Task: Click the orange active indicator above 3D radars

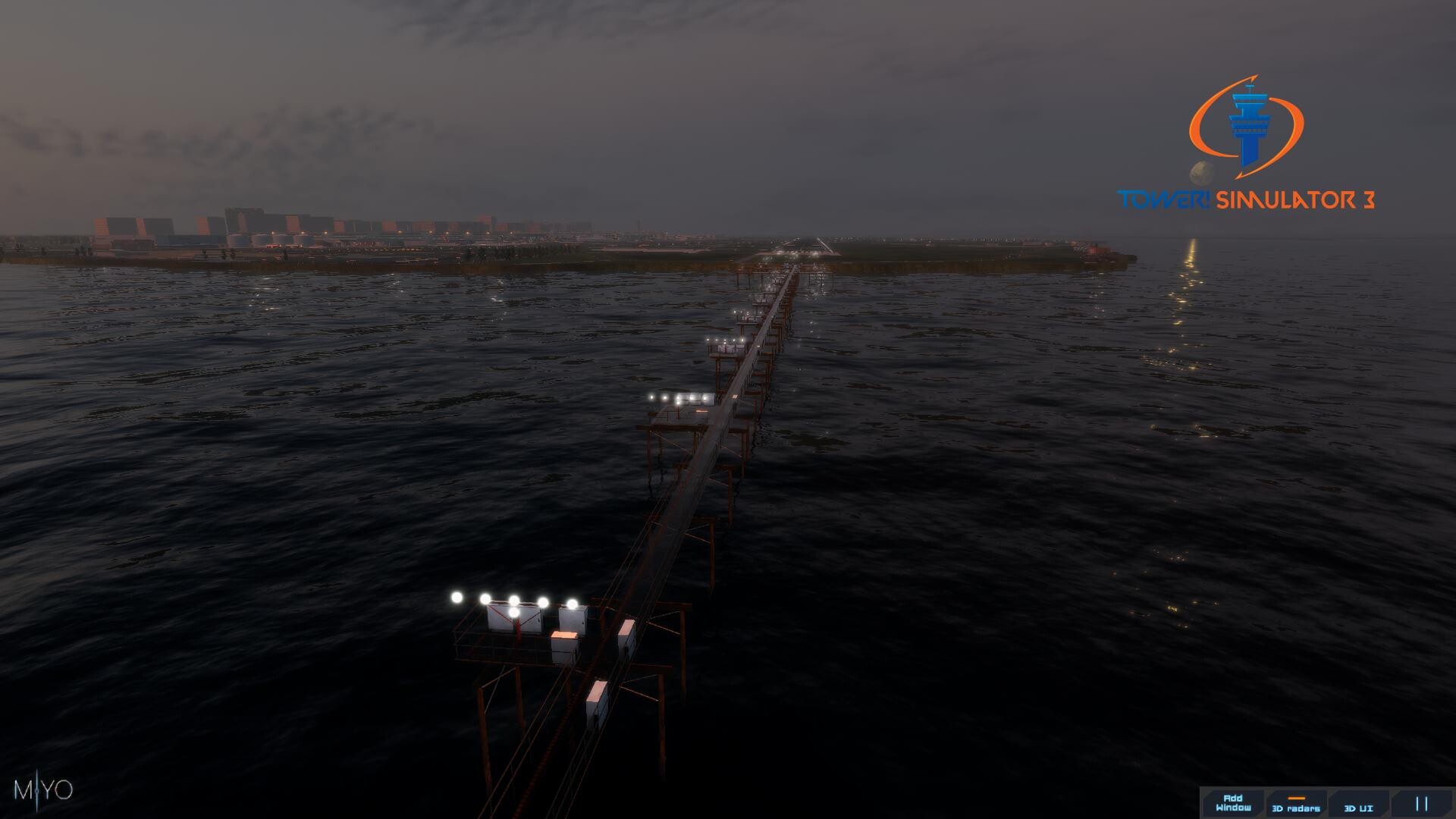Action: pos(1296,797)
